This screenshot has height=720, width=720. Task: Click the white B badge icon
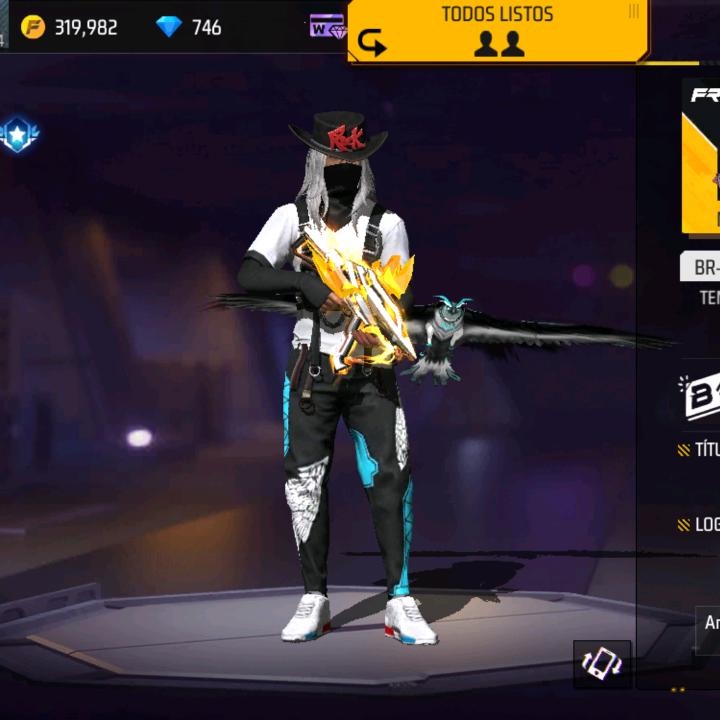[x=699, y=397]
